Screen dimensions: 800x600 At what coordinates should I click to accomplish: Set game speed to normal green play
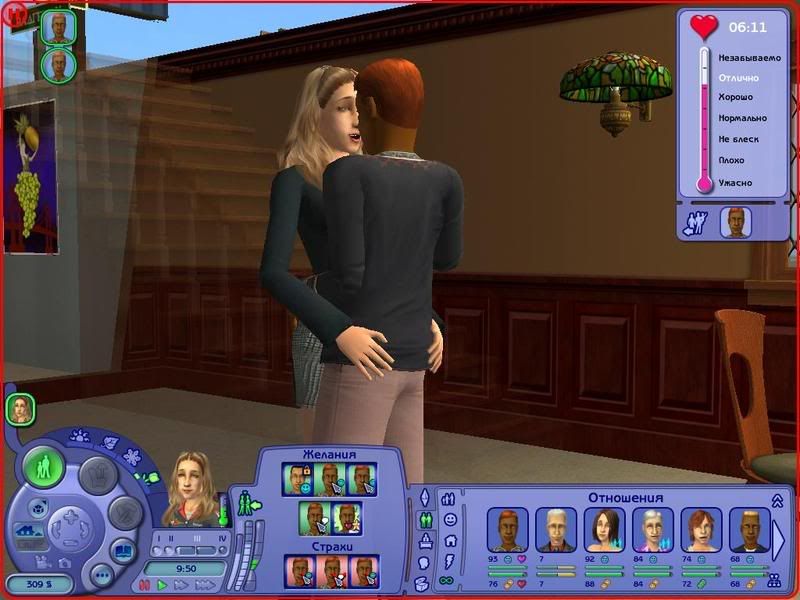pos(162,585)
